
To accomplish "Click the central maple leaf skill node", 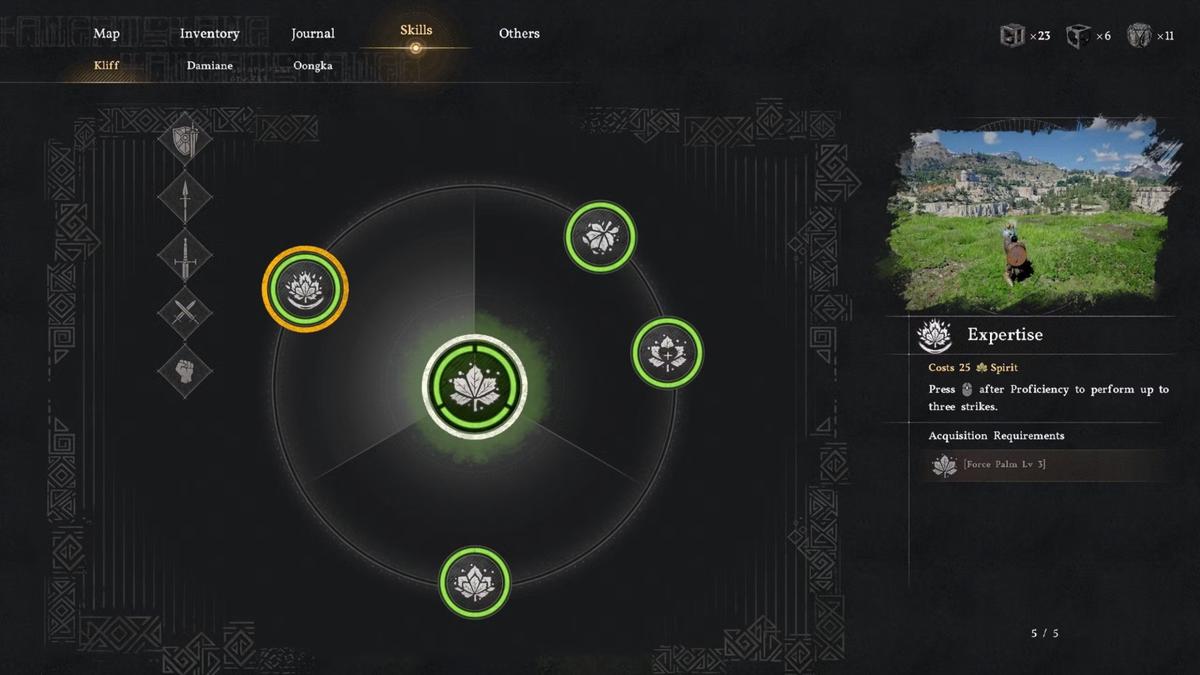I will coord(475,387).
